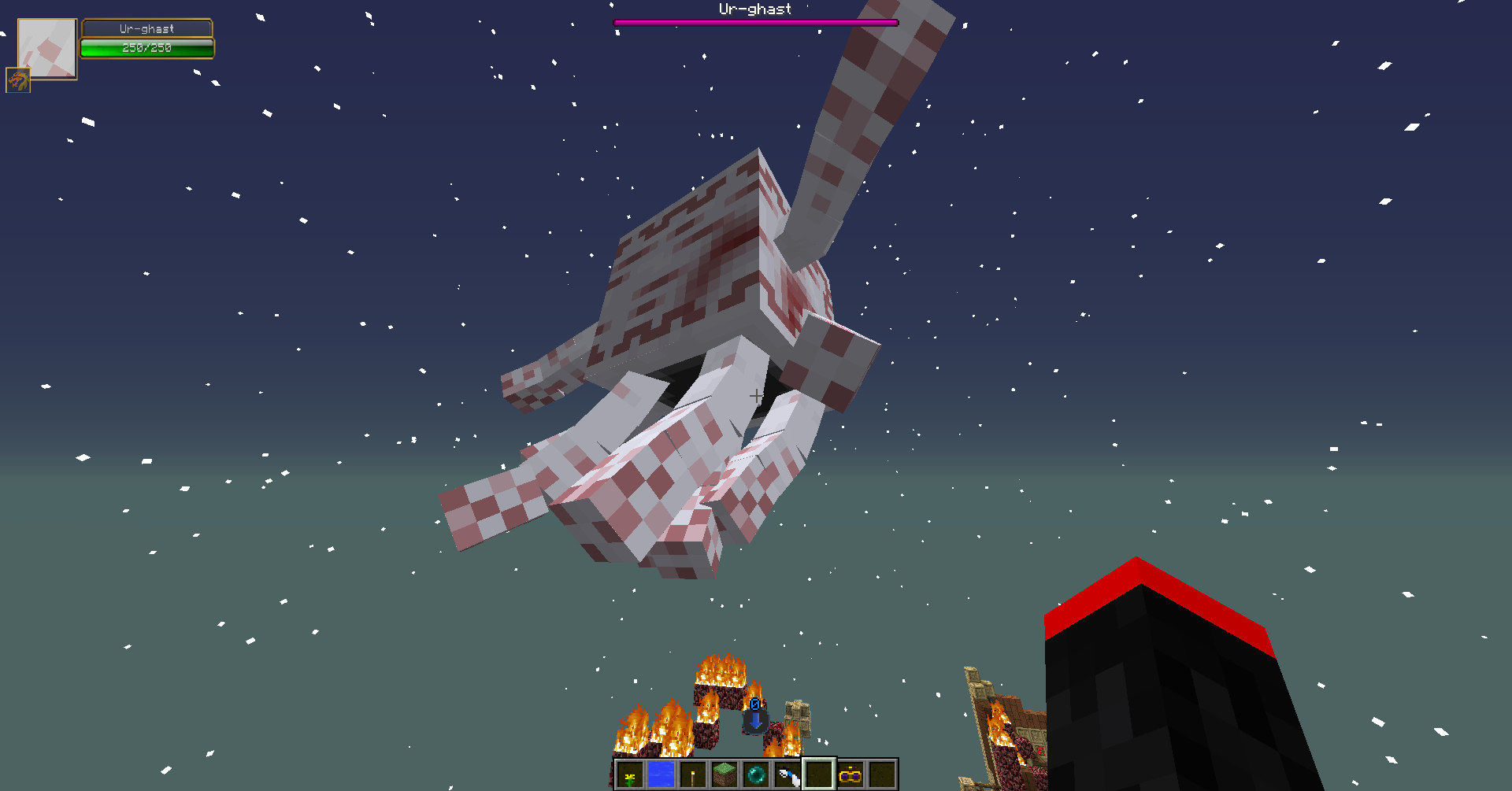Click the Ur-ghast target portrait
1512x791 pixels.
(x=47, y=49)
